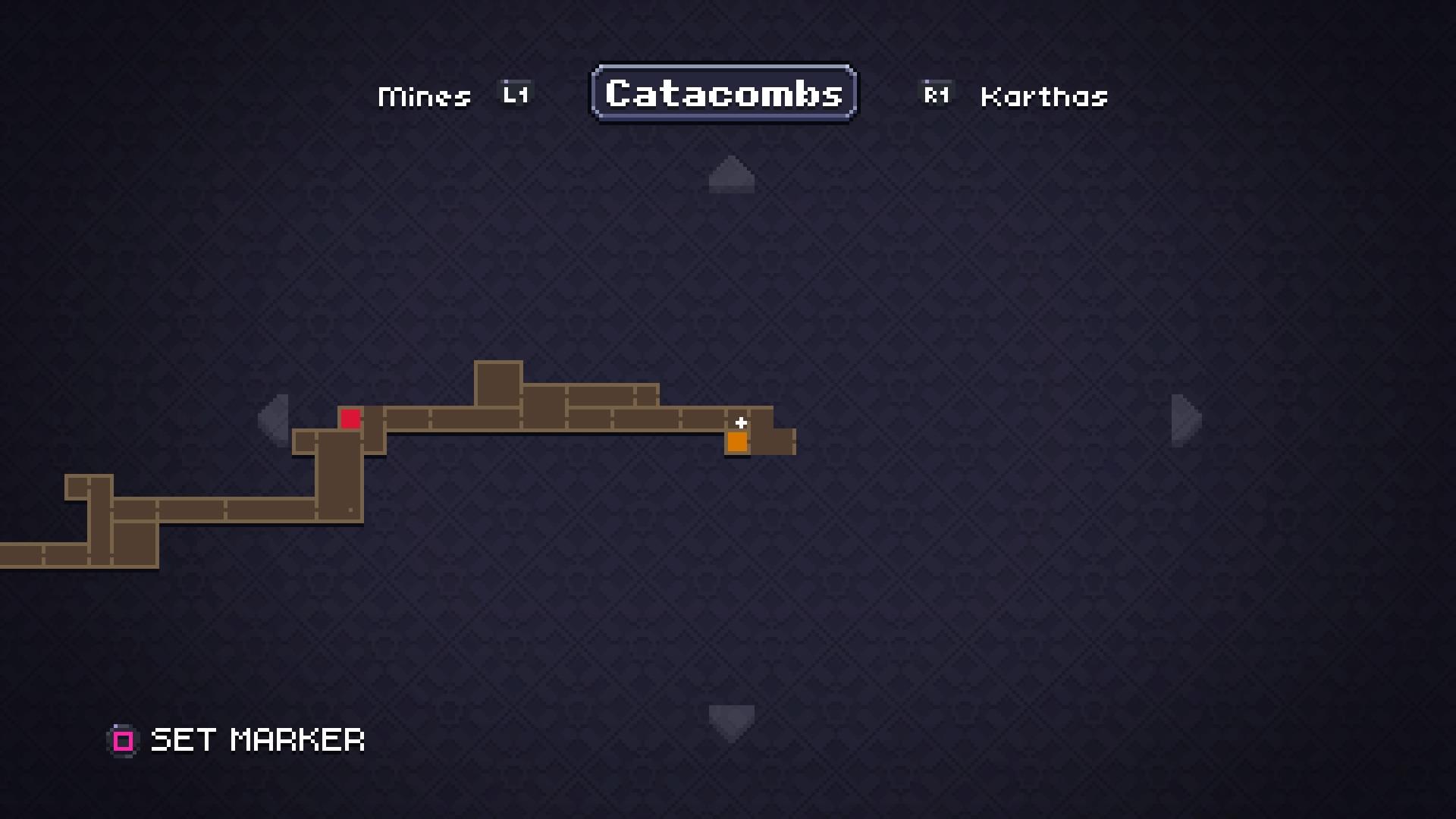Click the down map panning arrow
The height and width of the screenshot is (819, 1456).
pos(730,720)
